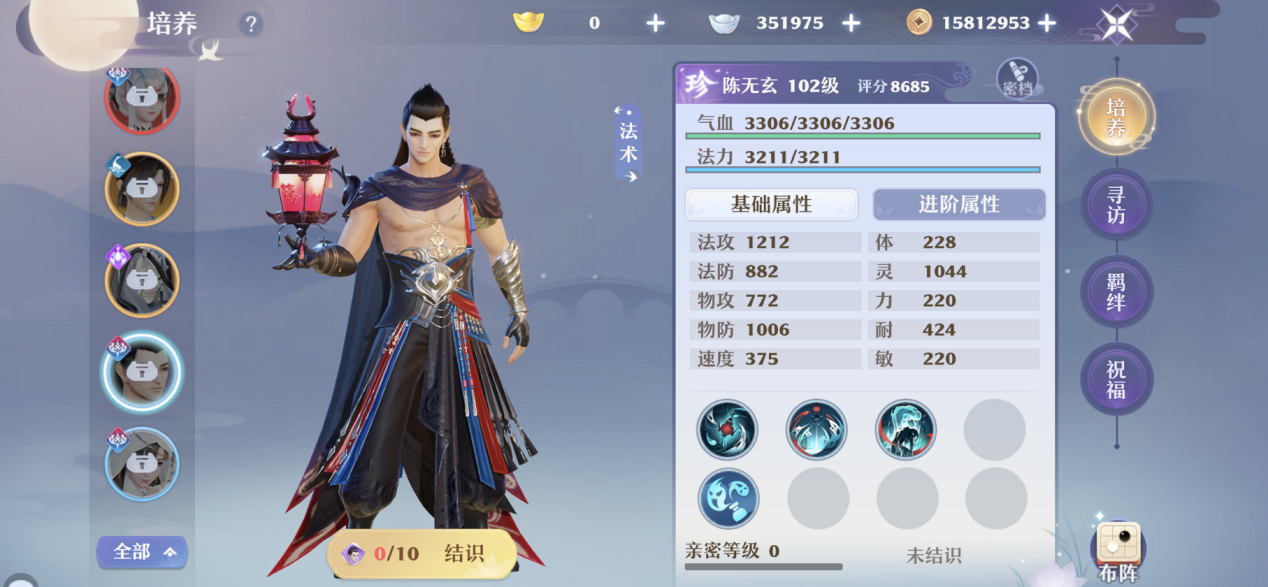Switch to the 基础属性 tab
Image resolution: width=1268 pixels, height=587 pixels.
click(x=771, y=204)
